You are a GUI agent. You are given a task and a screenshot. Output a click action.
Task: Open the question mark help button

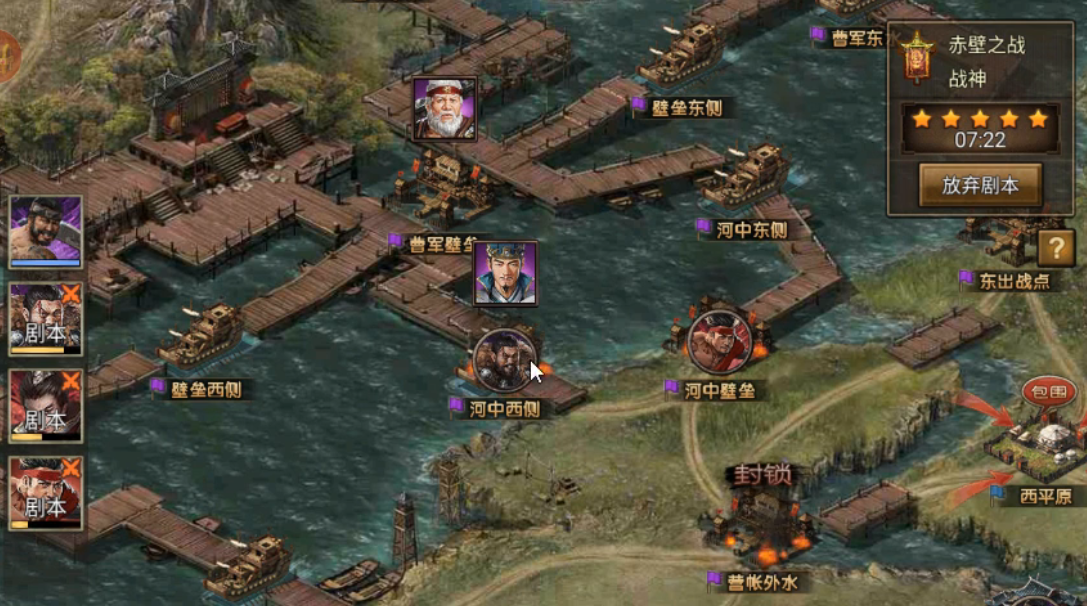point(1055,247)
